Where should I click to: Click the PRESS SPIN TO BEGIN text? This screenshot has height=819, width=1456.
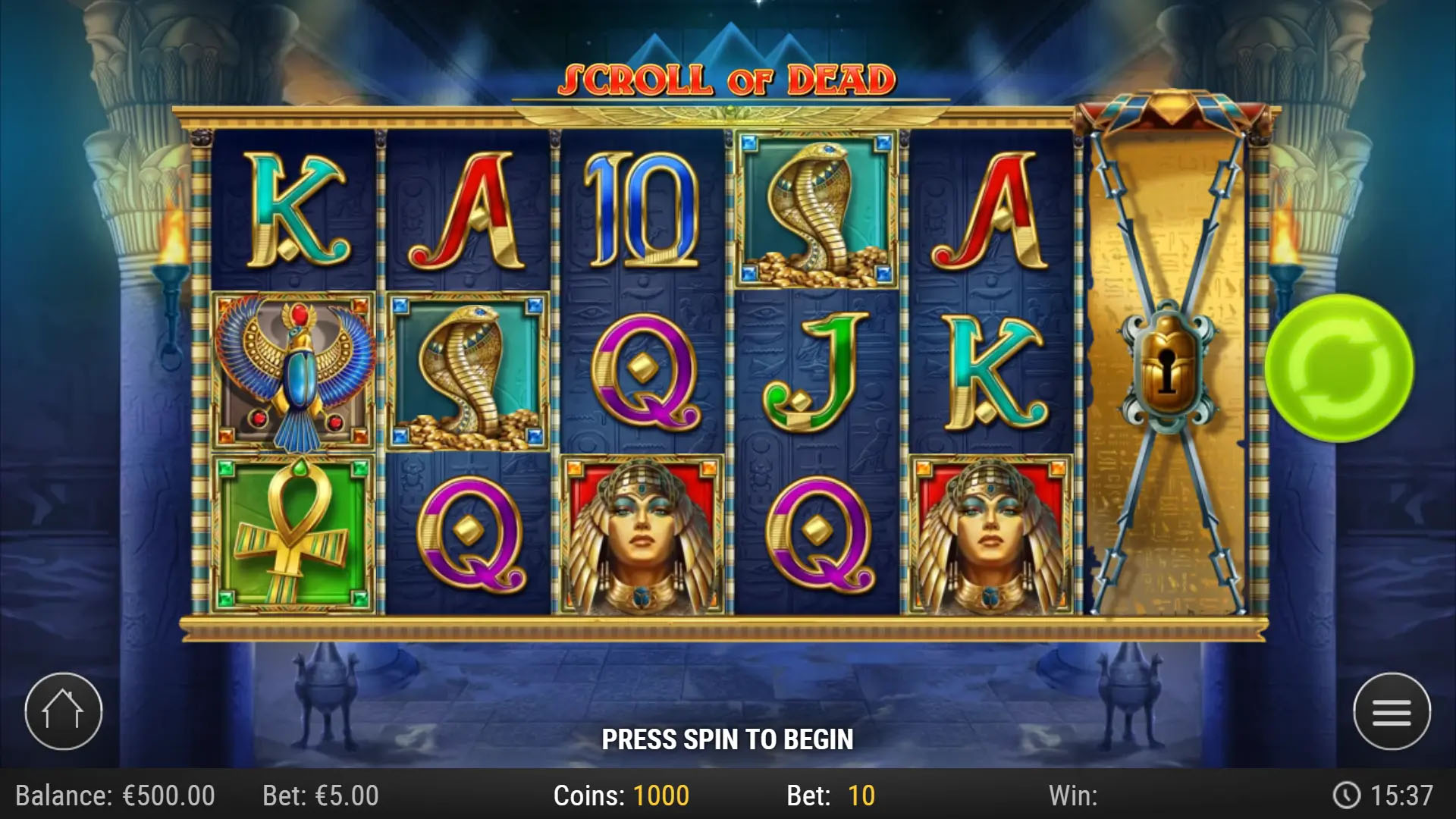(x=728, y=737)
